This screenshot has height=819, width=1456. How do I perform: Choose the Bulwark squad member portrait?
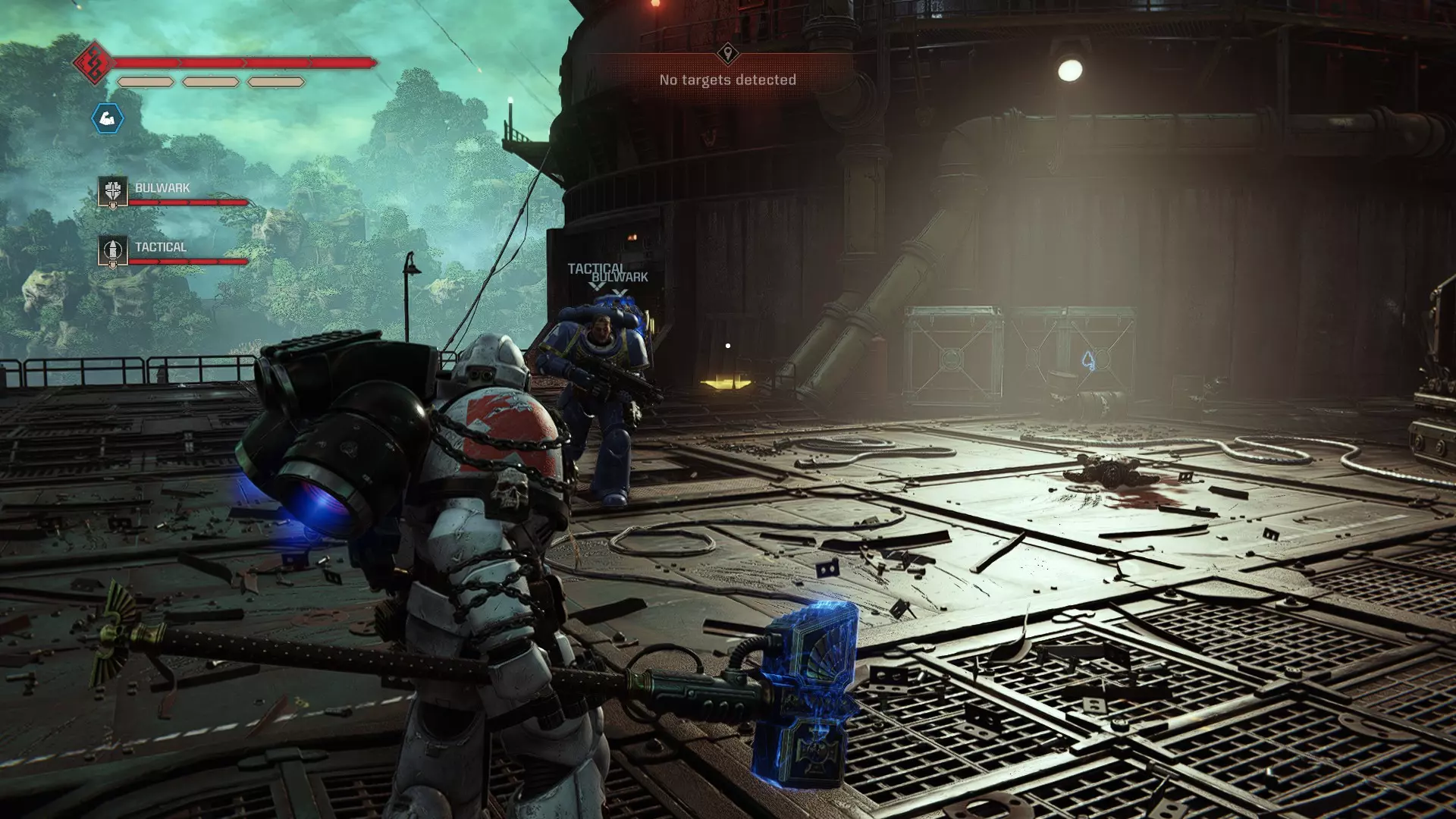point(113,193)
